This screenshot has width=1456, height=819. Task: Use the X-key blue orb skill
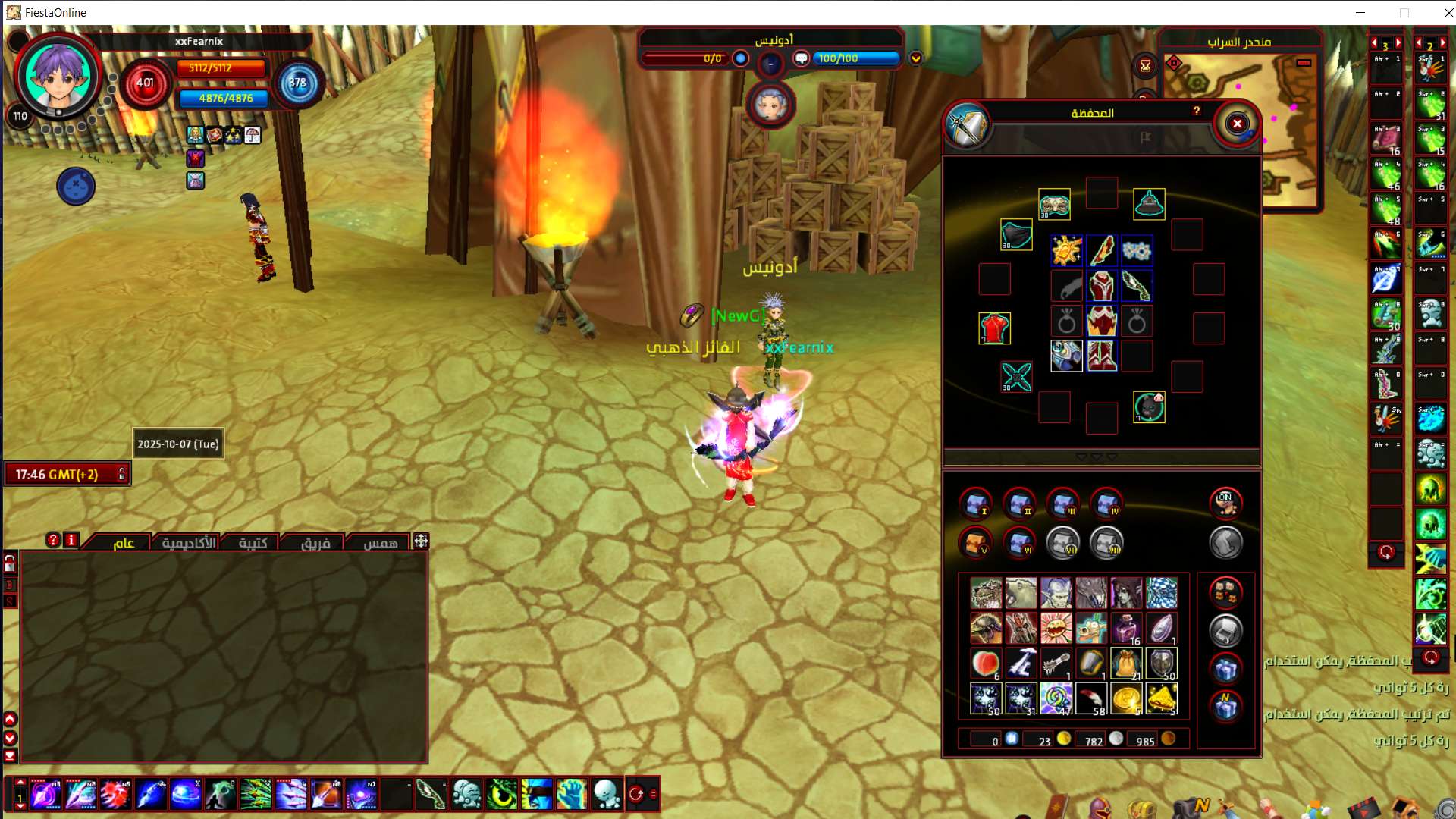point(185,794)
